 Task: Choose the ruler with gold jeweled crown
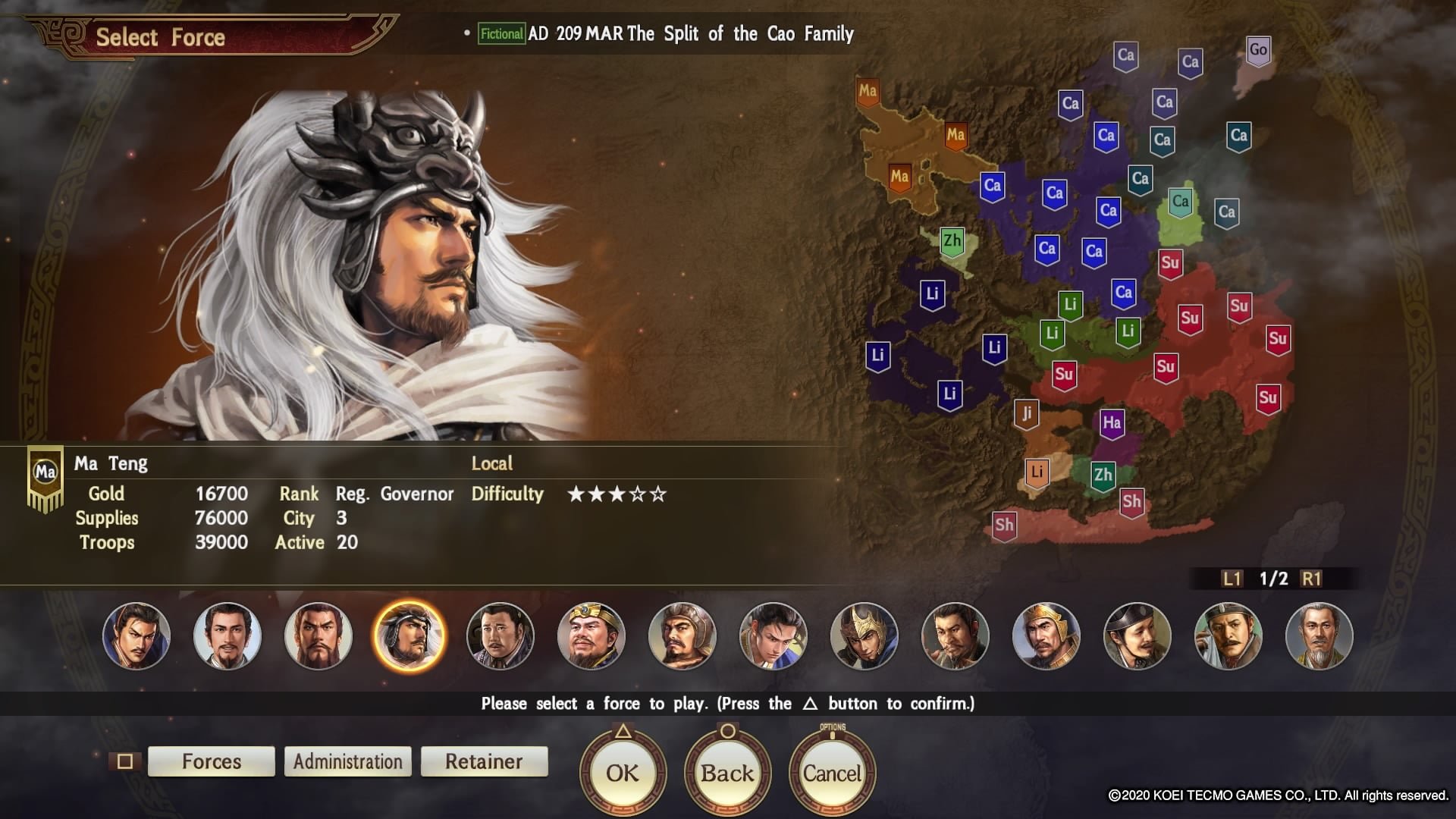[591, 636]
